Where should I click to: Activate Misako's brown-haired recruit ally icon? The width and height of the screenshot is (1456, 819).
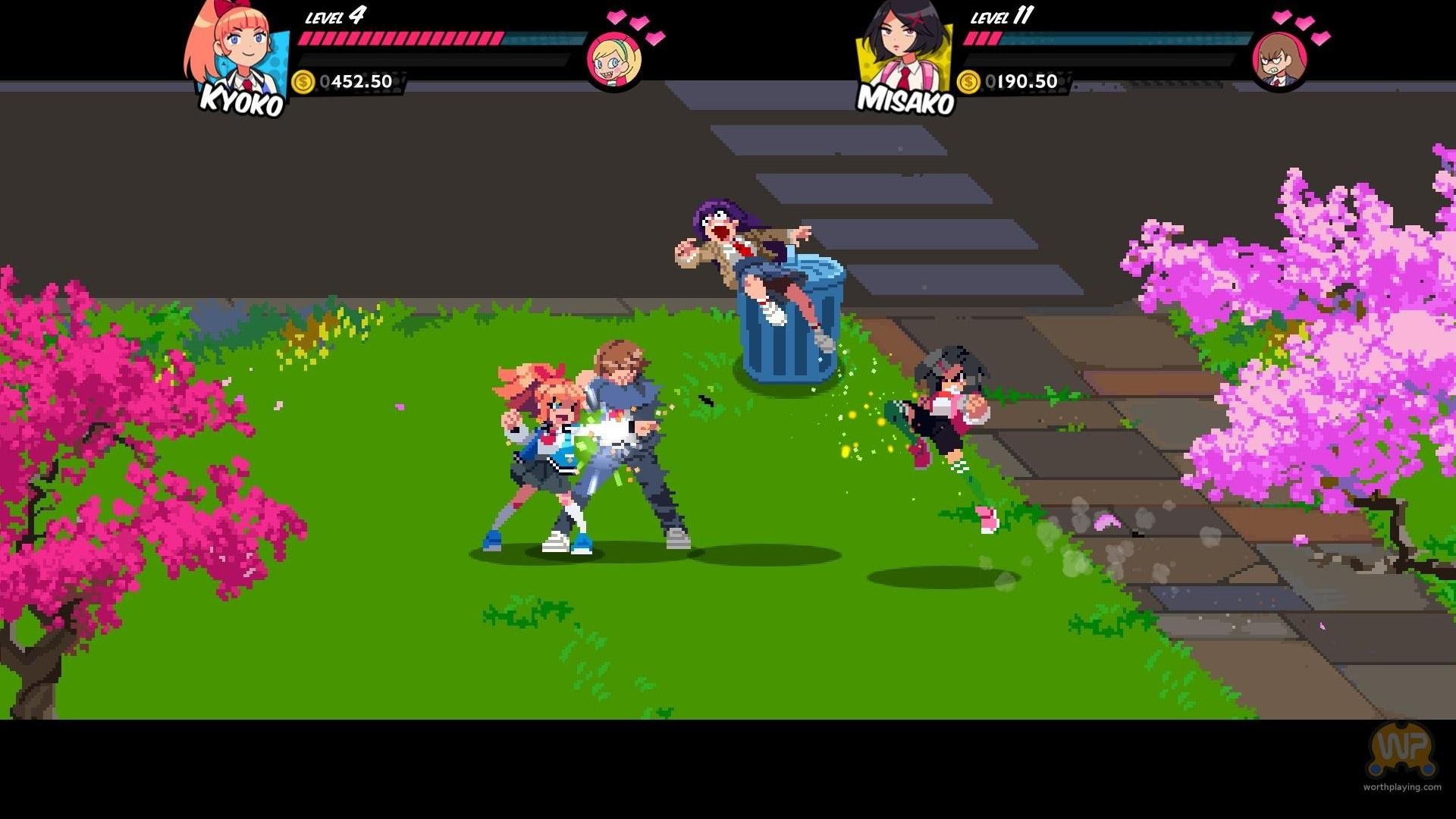[1279, 59]
